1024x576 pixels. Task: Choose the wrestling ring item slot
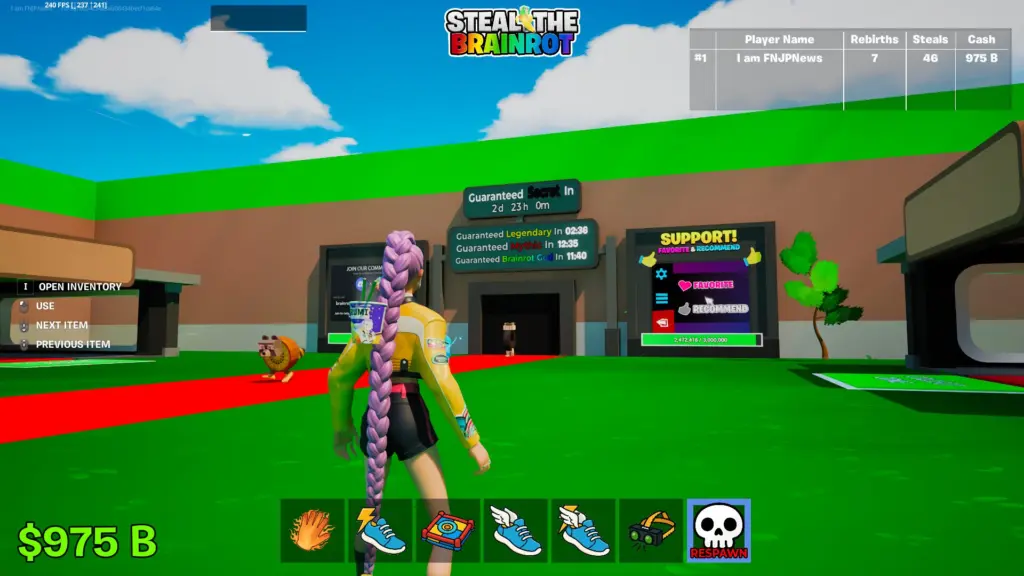pos(448,531)
